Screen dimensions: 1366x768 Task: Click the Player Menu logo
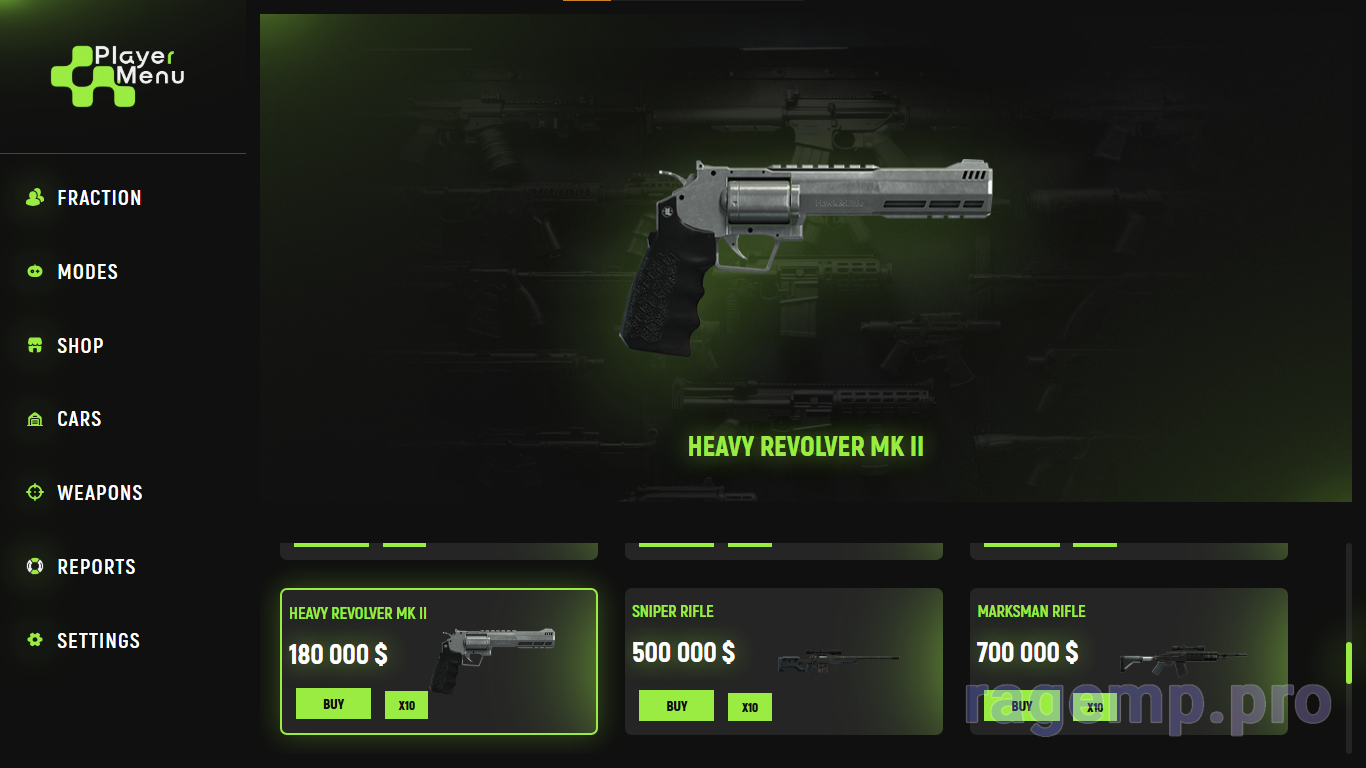click(118, 76)
